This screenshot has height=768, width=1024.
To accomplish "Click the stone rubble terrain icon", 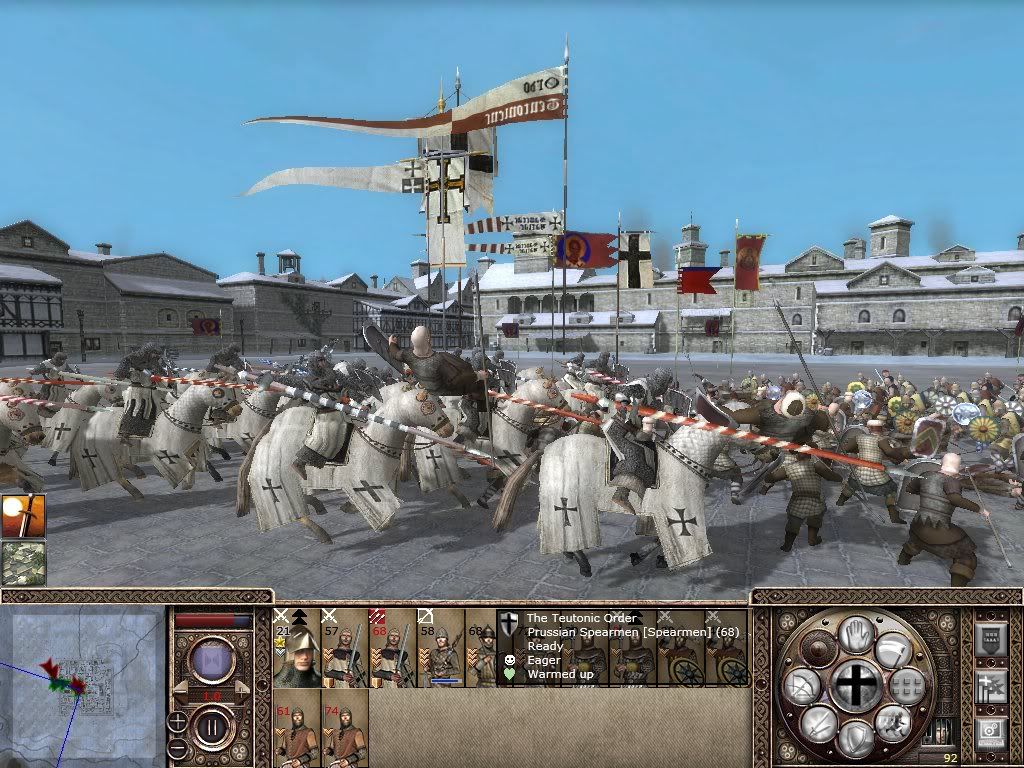I will (x=23, y=564).
